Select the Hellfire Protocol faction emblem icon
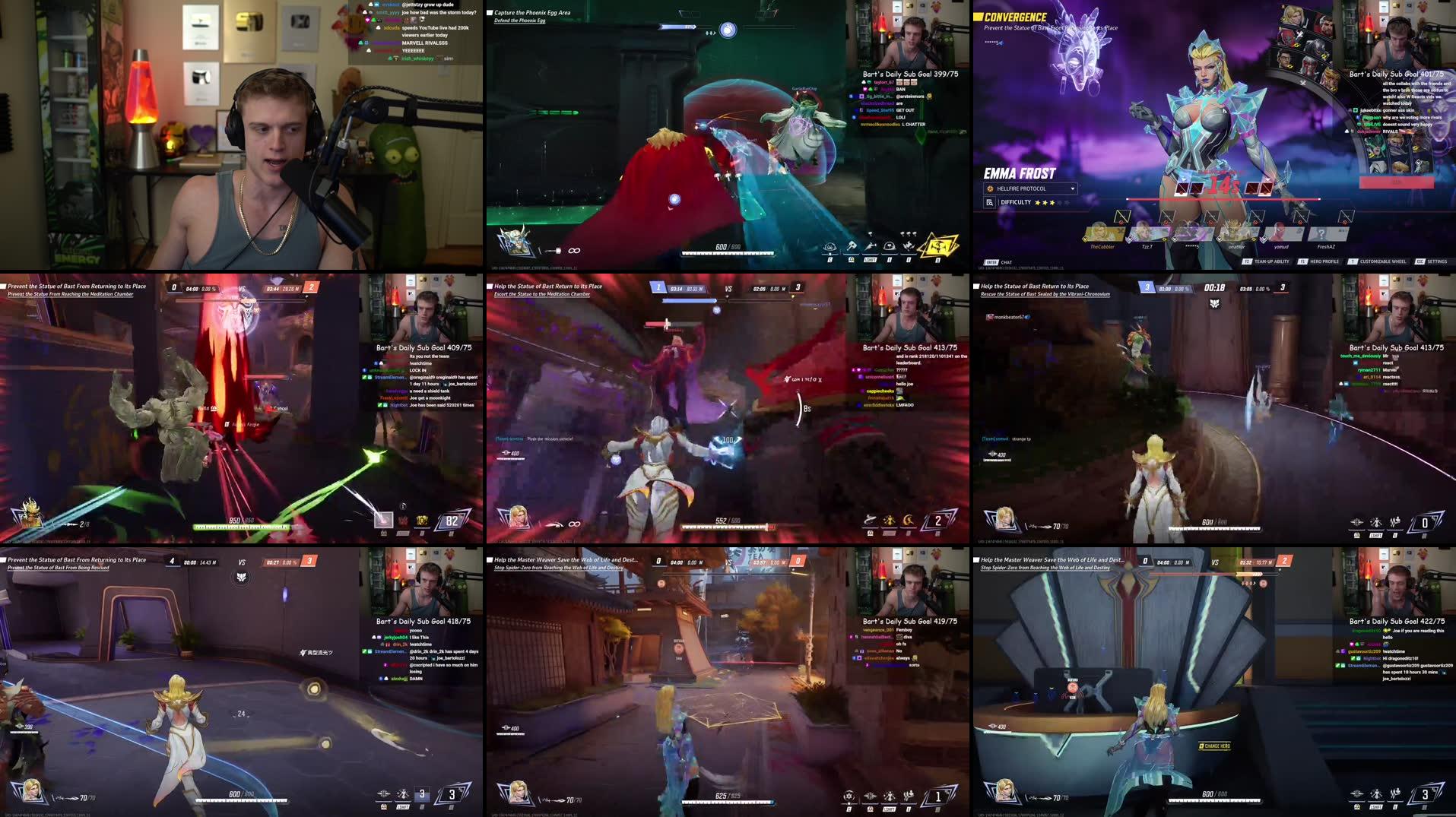 (x=990, y=188)
